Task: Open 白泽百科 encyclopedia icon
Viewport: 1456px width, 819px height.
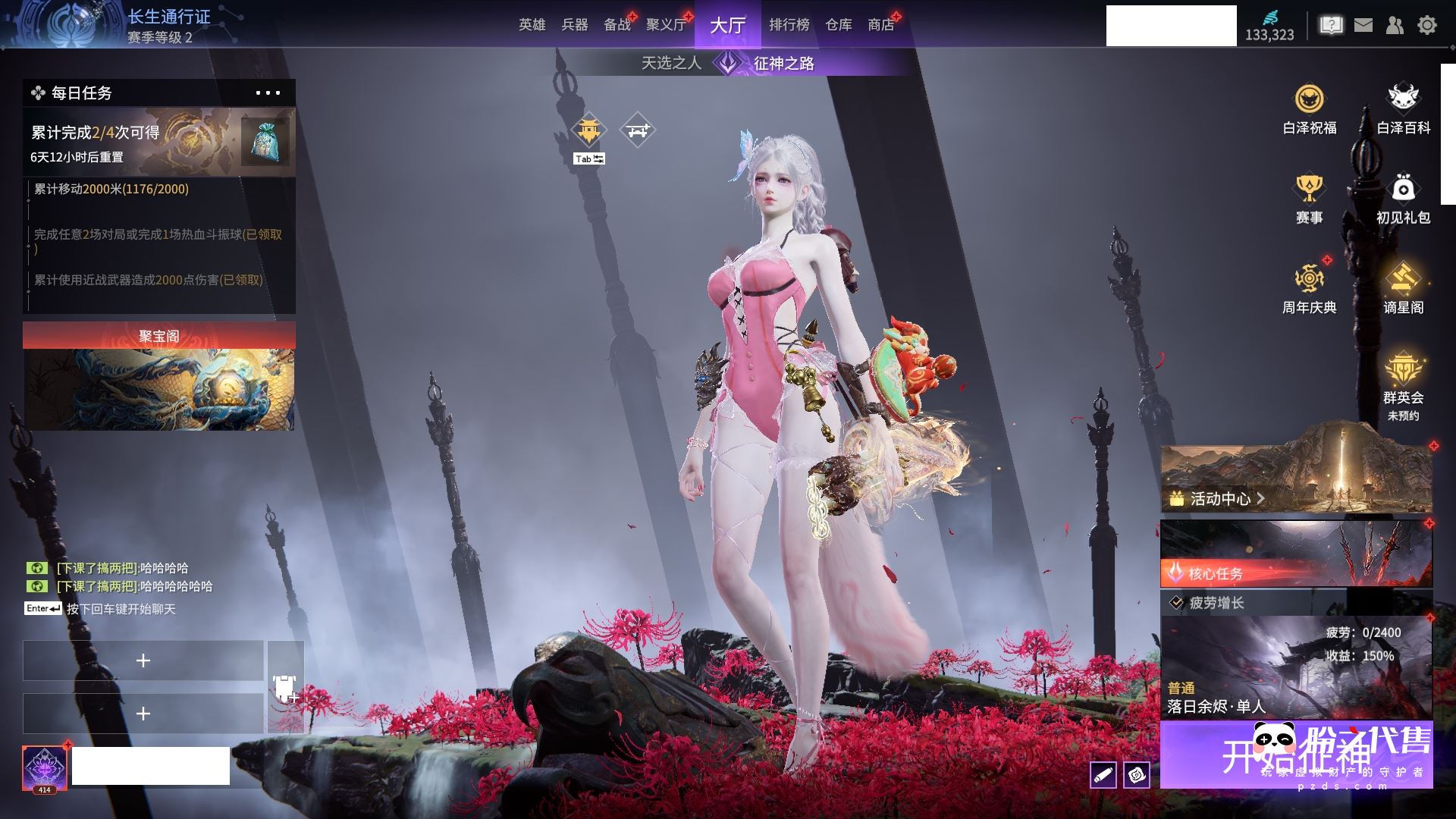Action: [x=1403, y=109]
